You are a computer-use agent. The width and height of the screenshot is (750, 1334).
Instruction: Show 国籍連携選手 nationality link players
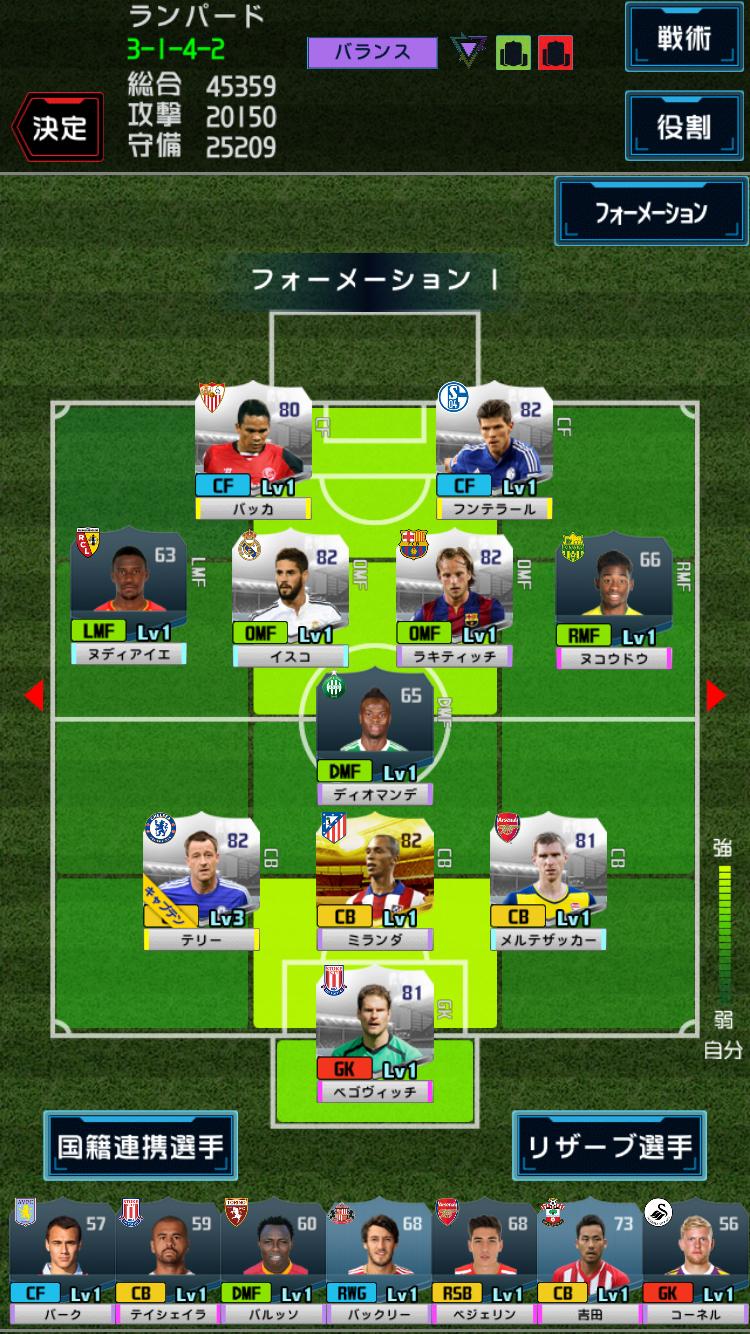[x=140, y=1146]
